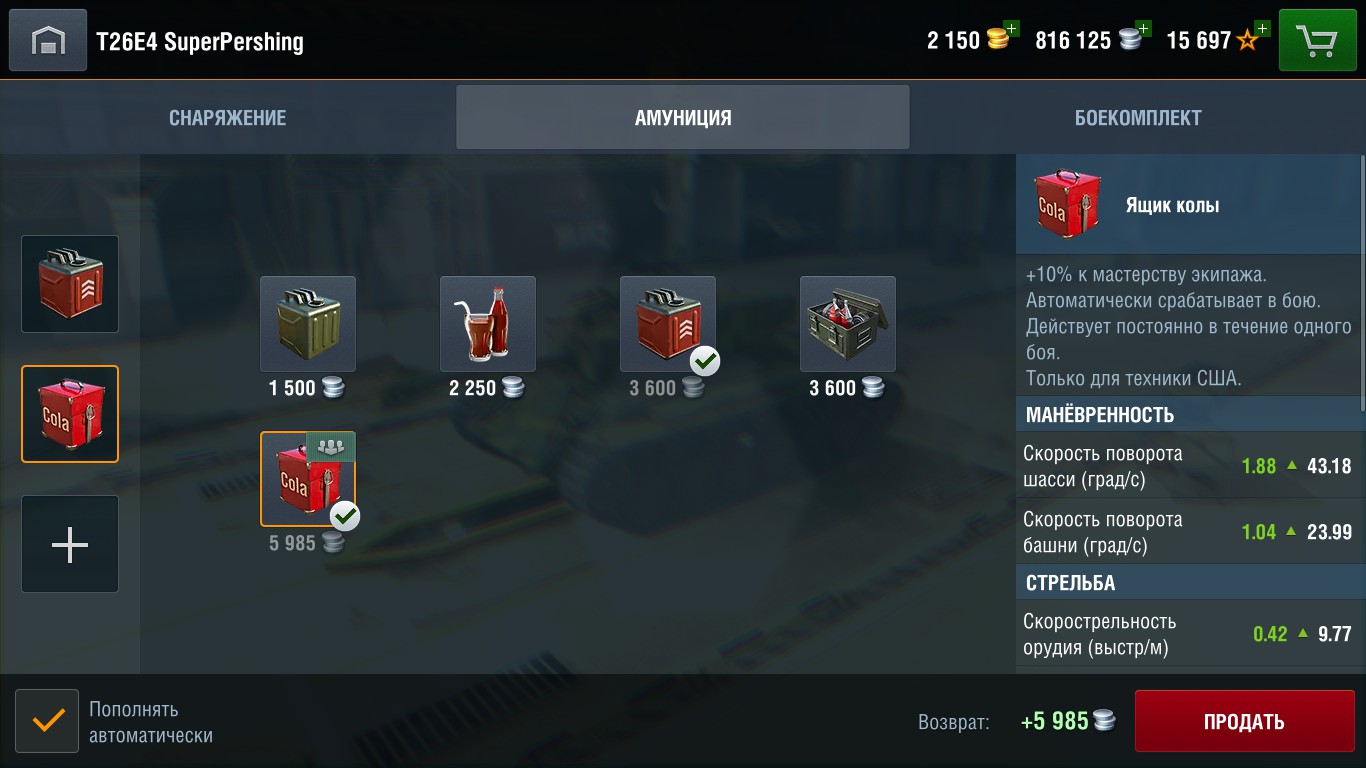The width and height of the screenshot is (1366, 768).
Task: Open the shop cart
Action: pyautogui.click(x=1317, y=41)
